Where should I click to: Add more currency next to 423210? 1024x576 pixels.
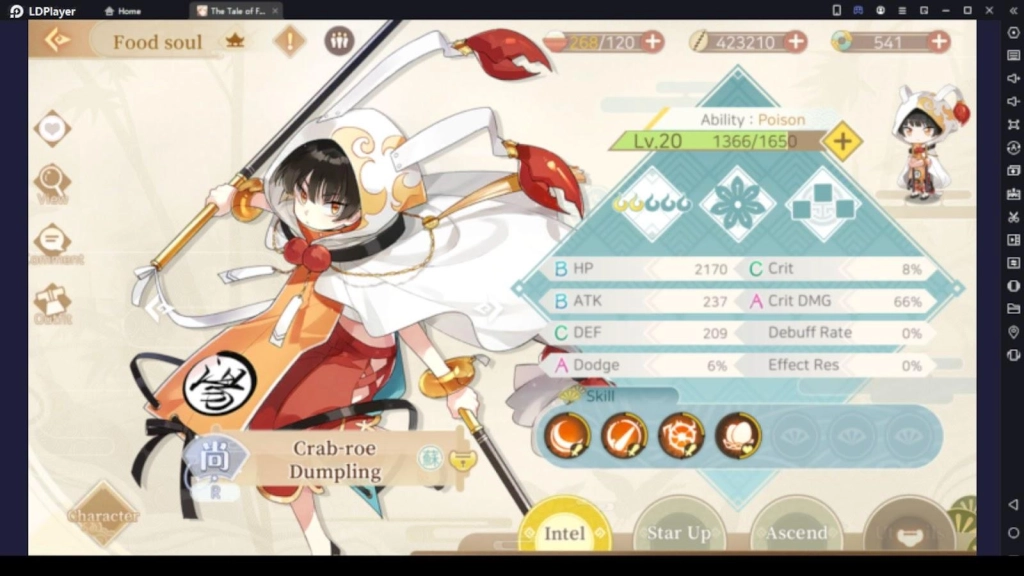coord(796,41)
